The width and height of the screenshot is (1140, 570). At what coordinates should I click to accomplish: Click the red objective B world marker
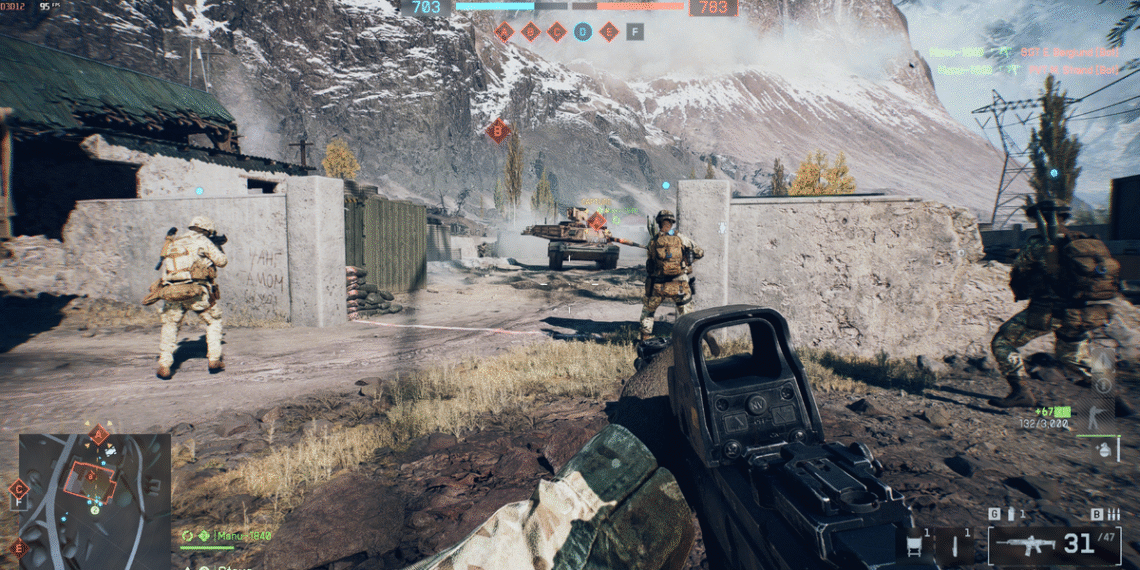point(497,130)
